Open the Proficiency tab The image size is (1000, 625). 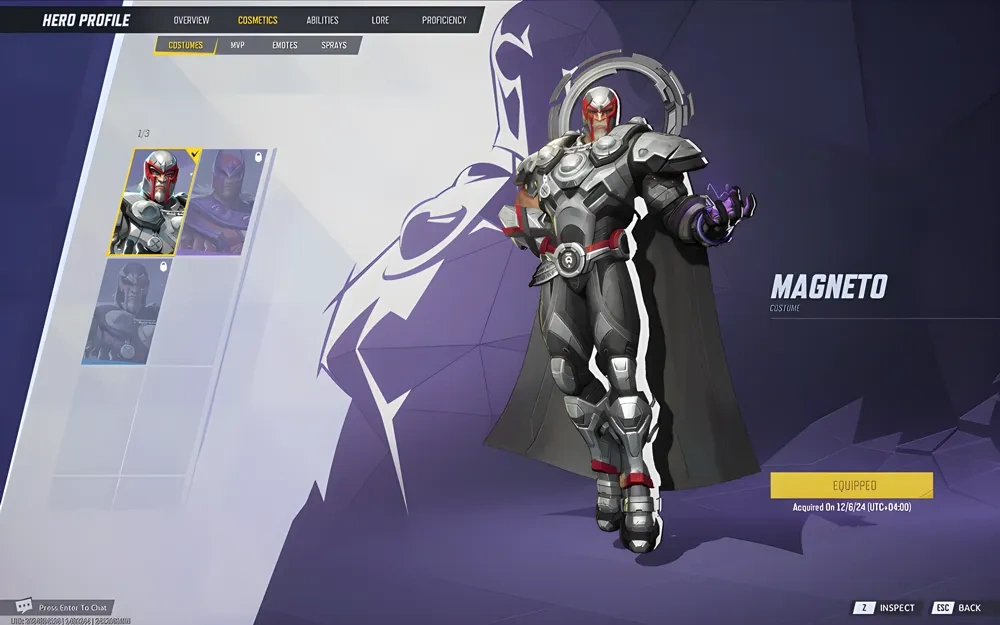coord(444,20)
